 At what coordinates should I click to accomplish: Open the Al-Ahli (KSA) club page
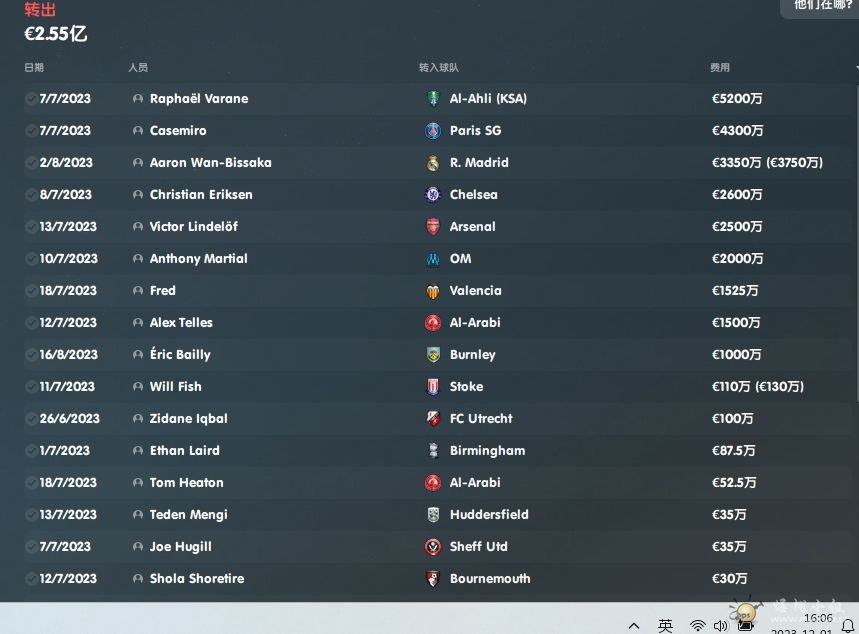[x=487, y=99]
